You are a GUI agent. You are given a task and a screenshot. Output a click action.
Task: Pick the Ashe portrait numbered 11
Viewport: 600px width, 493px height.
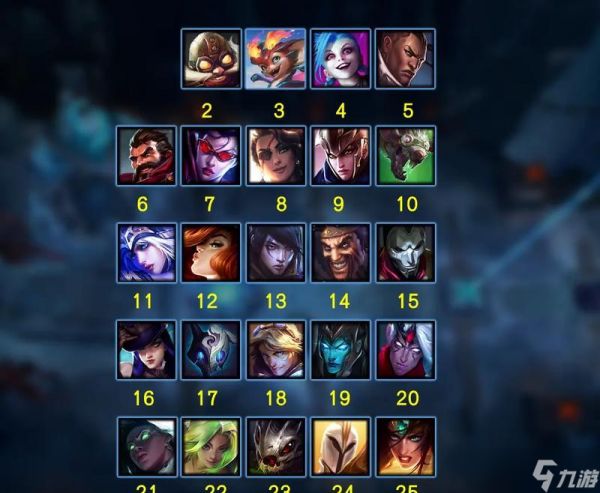pos(146,253)
